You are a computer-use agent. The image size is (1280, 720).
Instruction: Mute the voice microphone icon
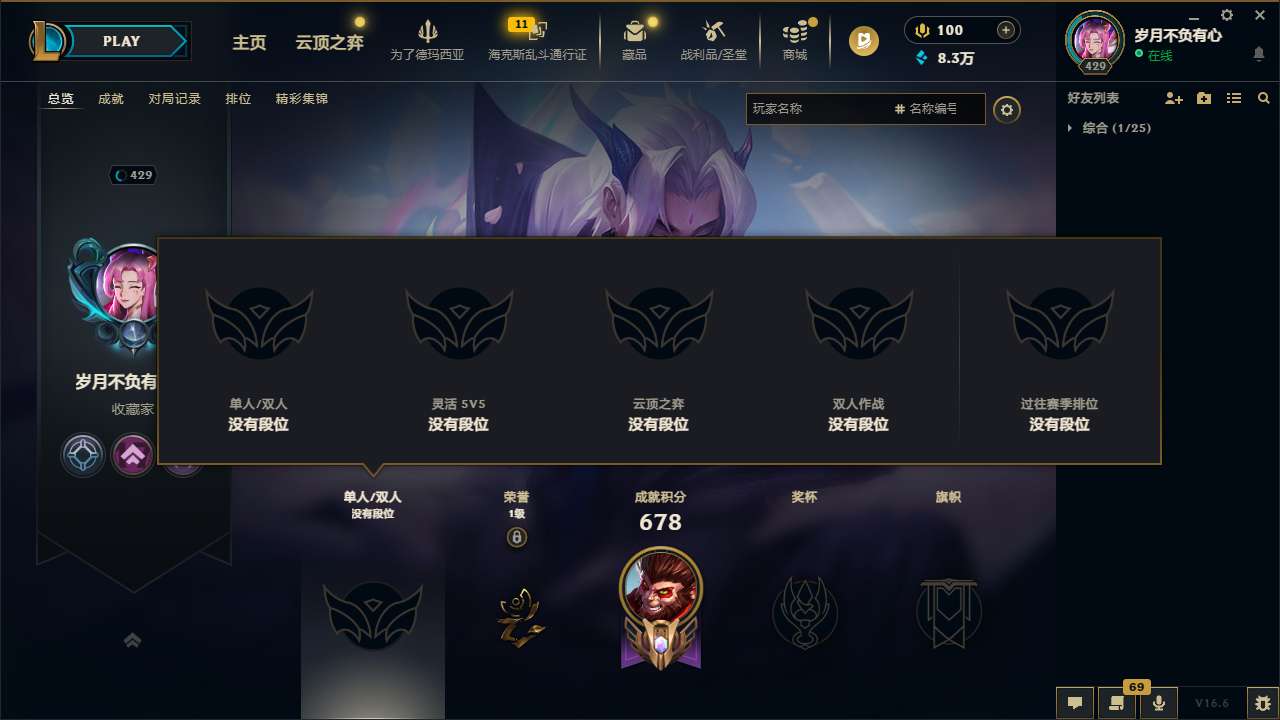(1158, 702)
